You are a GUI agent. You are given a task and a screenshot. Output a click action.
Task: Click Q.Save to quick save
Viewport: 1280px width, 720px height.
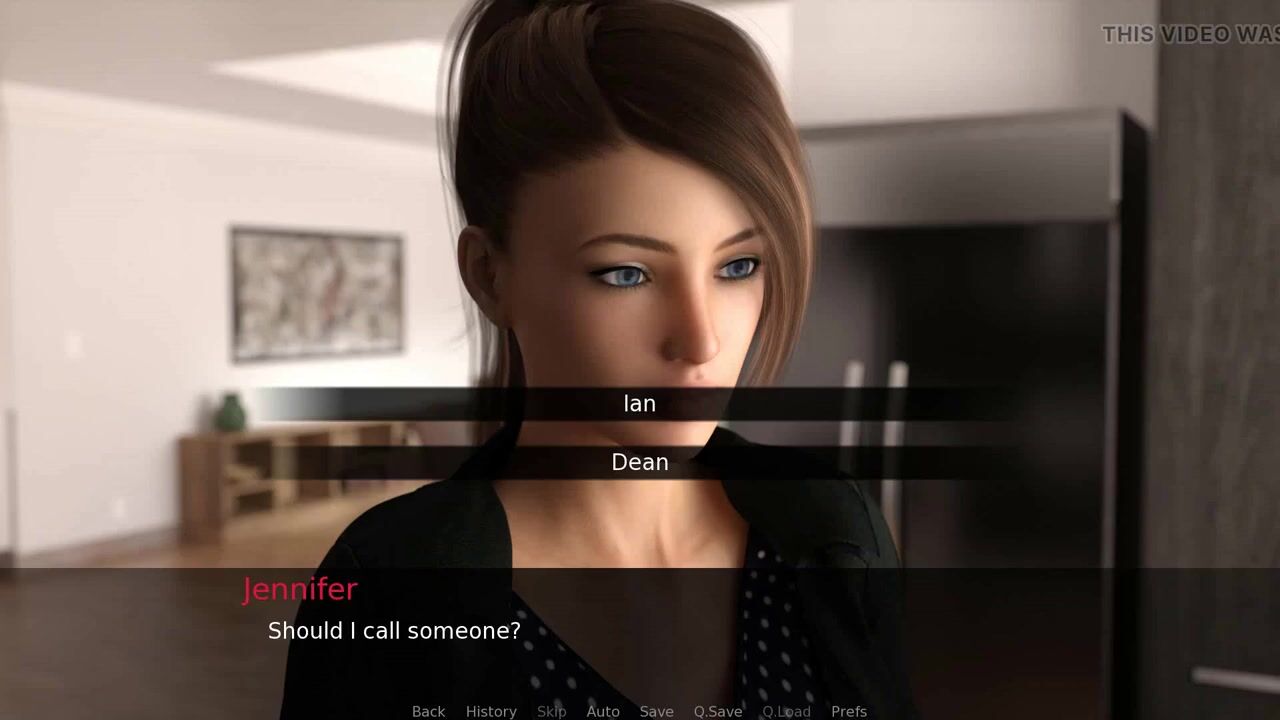point(718,711)
